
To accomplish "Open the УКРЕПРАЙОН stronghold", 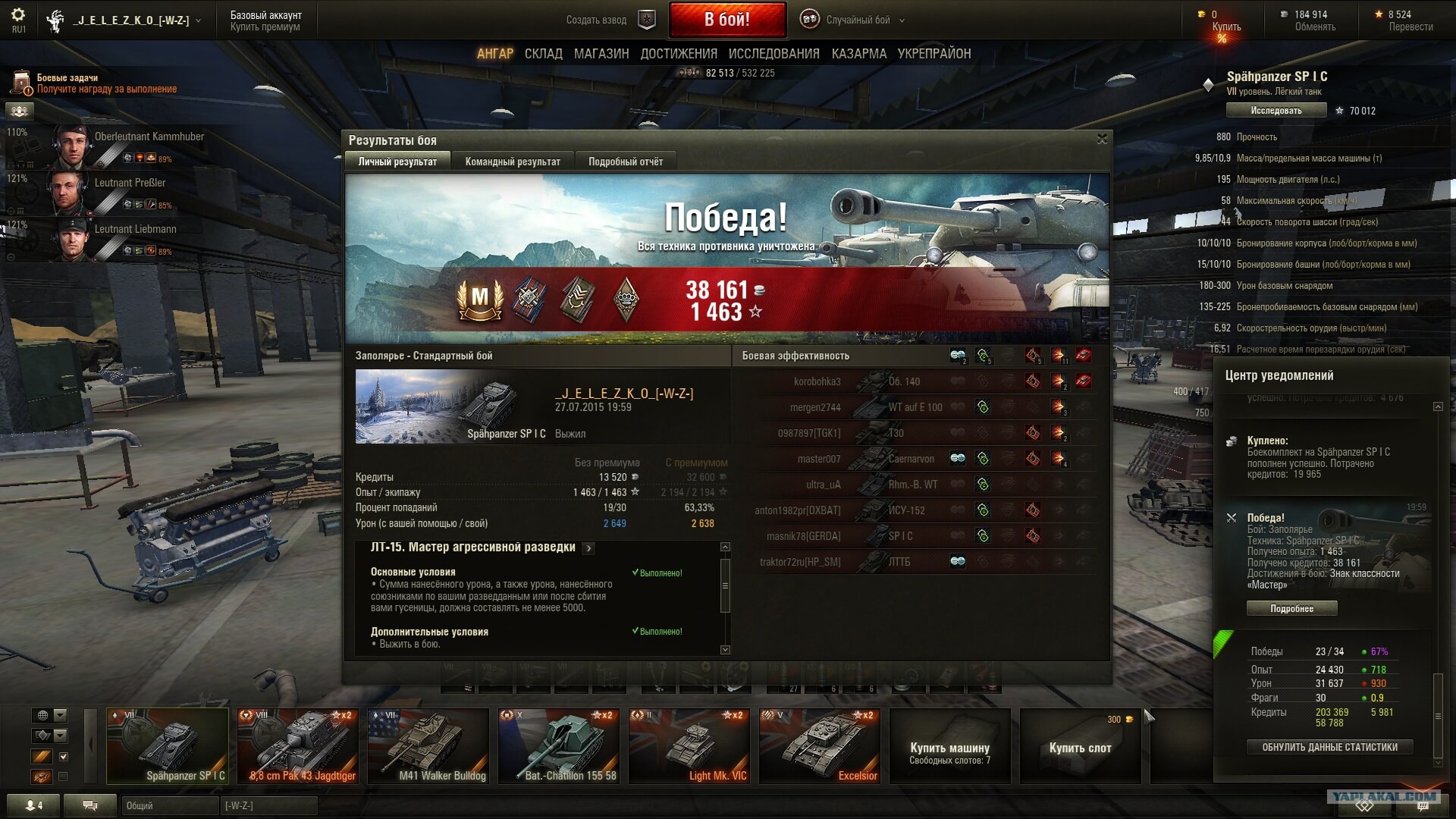I will click(934, 54).
